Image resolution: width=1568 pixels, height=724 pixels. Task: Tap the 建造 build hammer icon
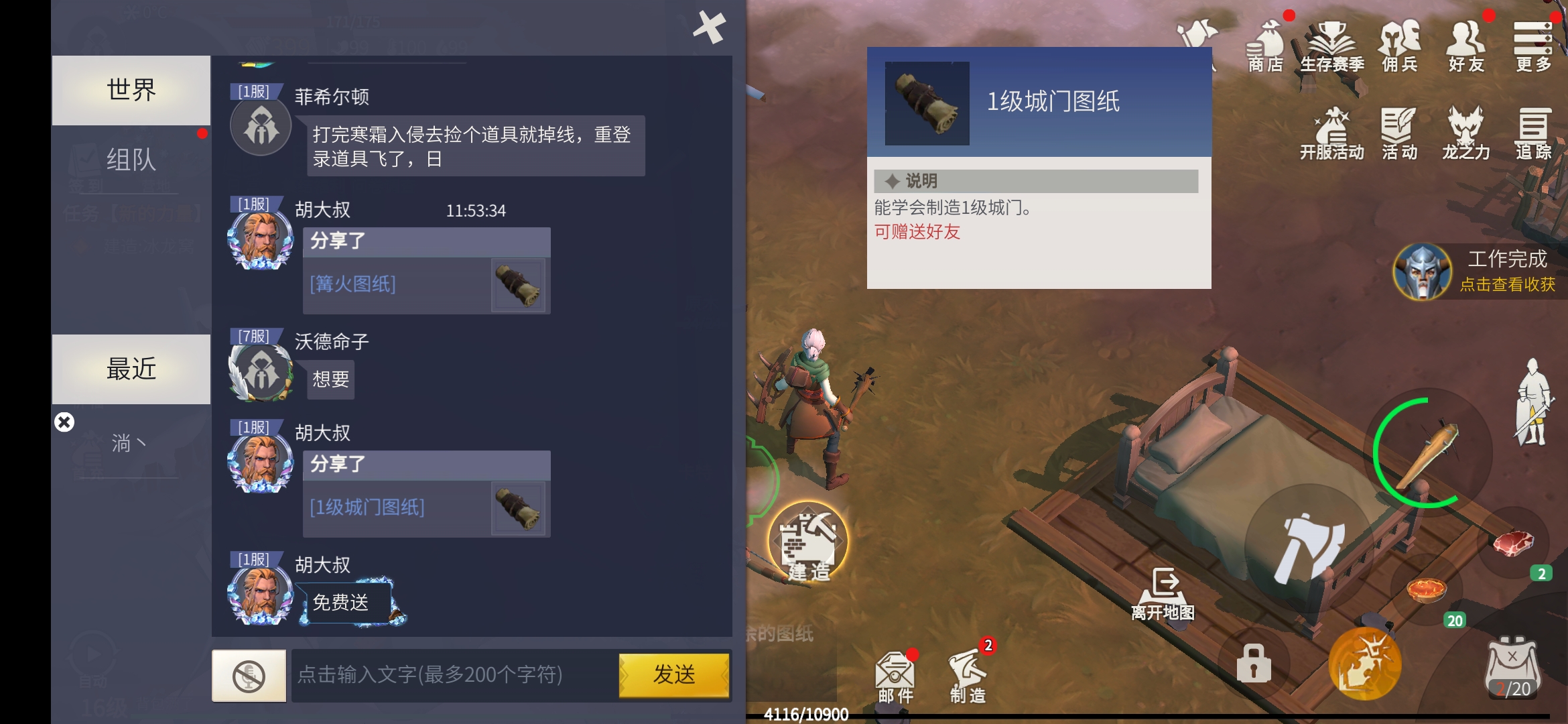pos(809,543)
